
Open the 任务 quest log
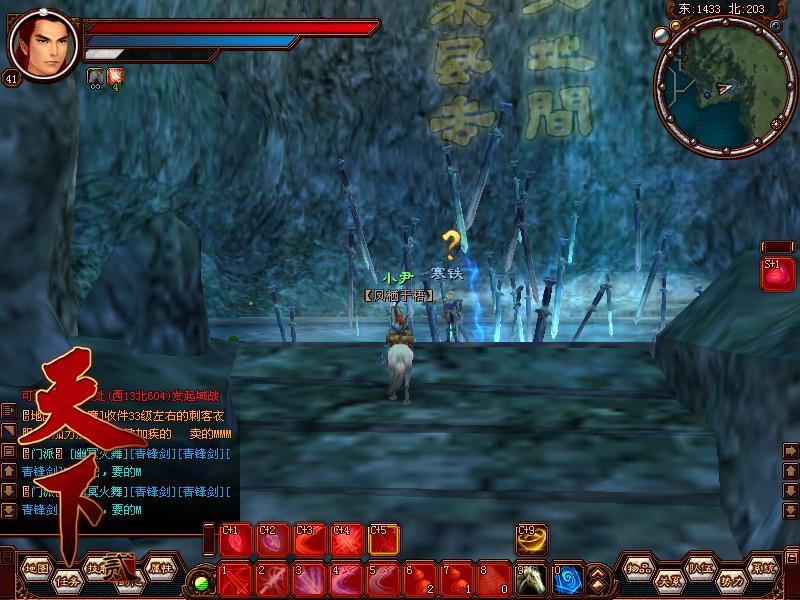(x=67, y=580)
